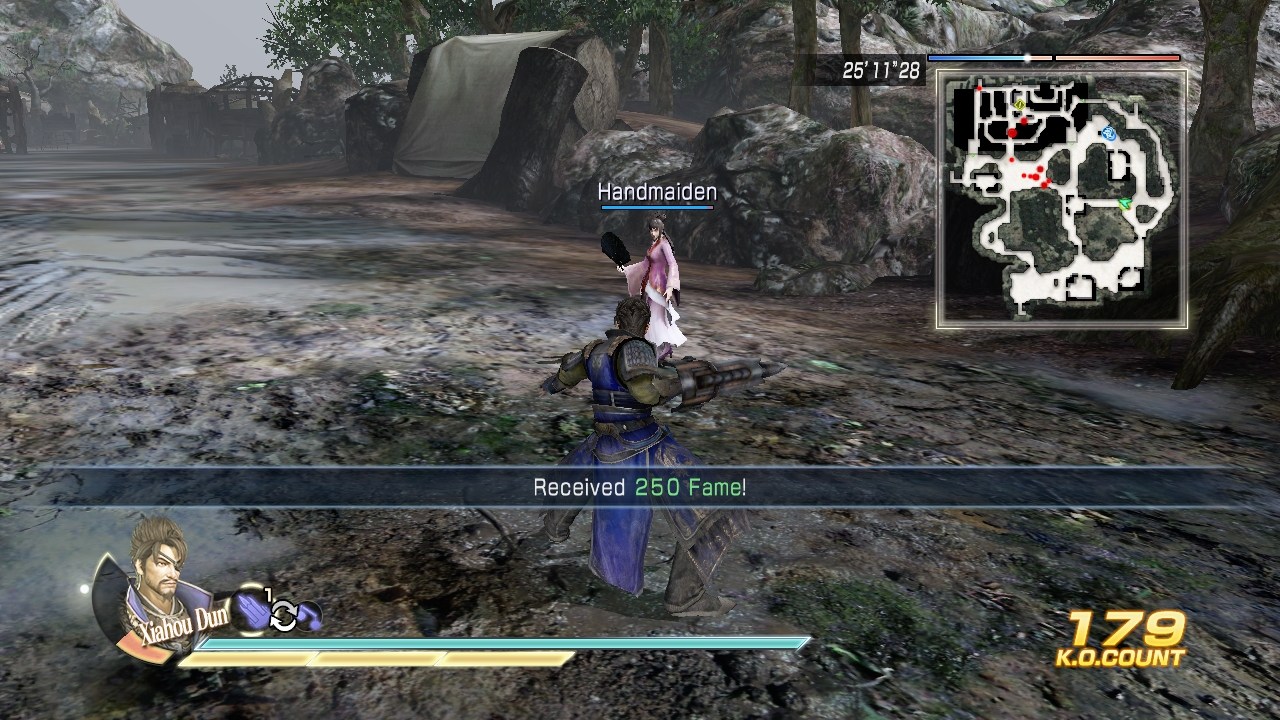The height and width of the screenshot is (720, 1280).
Task: Select the yellow diamond marker on minimap
Action: pos(1019,103)
